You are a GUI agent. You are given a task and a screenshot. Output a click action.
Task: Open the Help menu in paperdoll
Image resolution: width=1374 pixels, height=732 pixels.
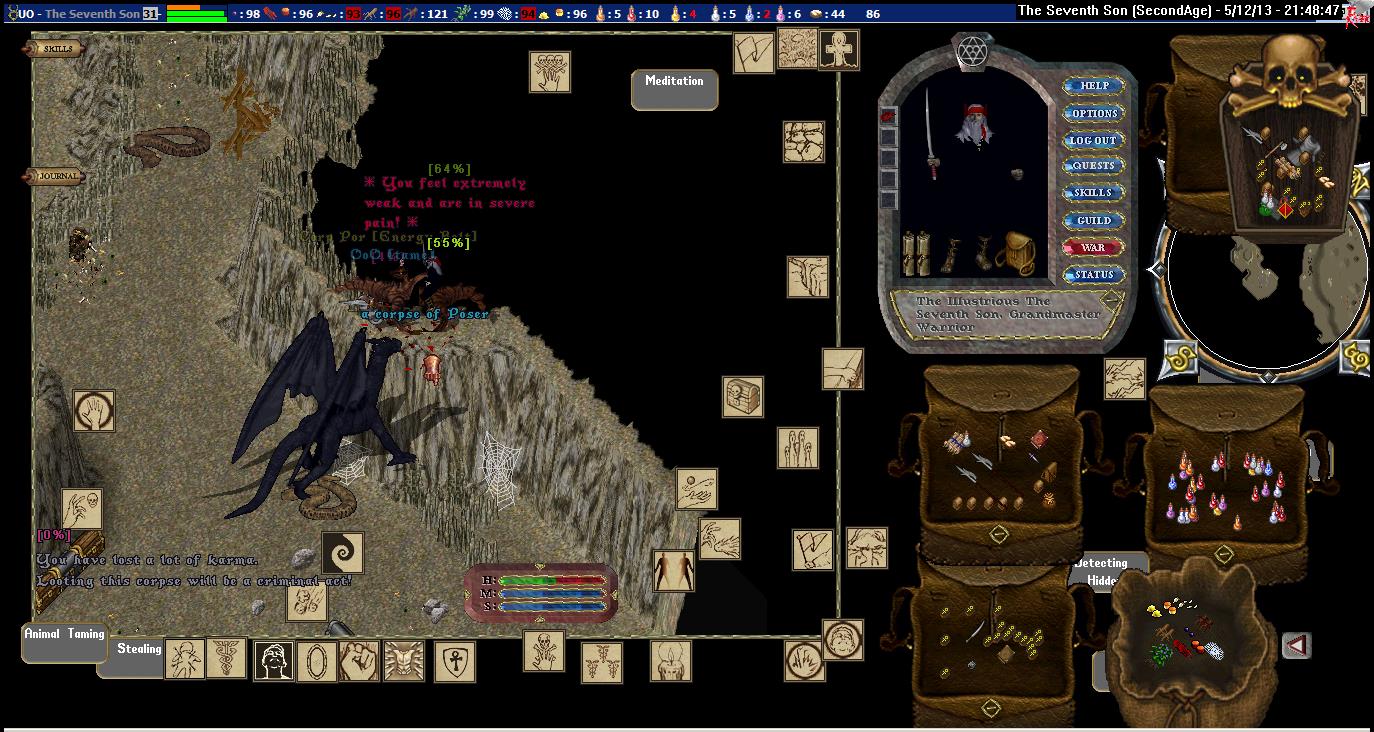pyautogui.click(x=1093, y=86)
